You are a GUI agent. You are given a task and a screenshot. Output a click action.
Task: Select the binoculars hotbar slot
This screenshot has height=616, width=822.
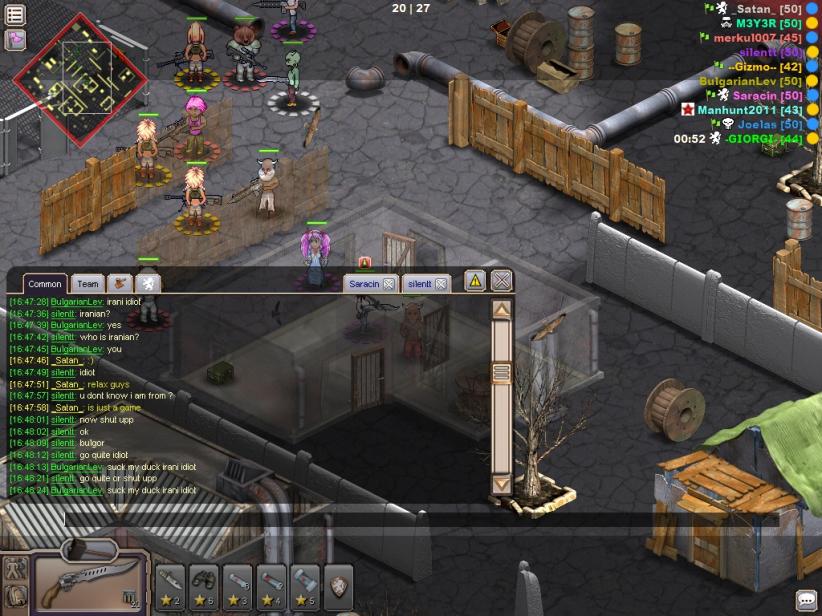(204, 581)
